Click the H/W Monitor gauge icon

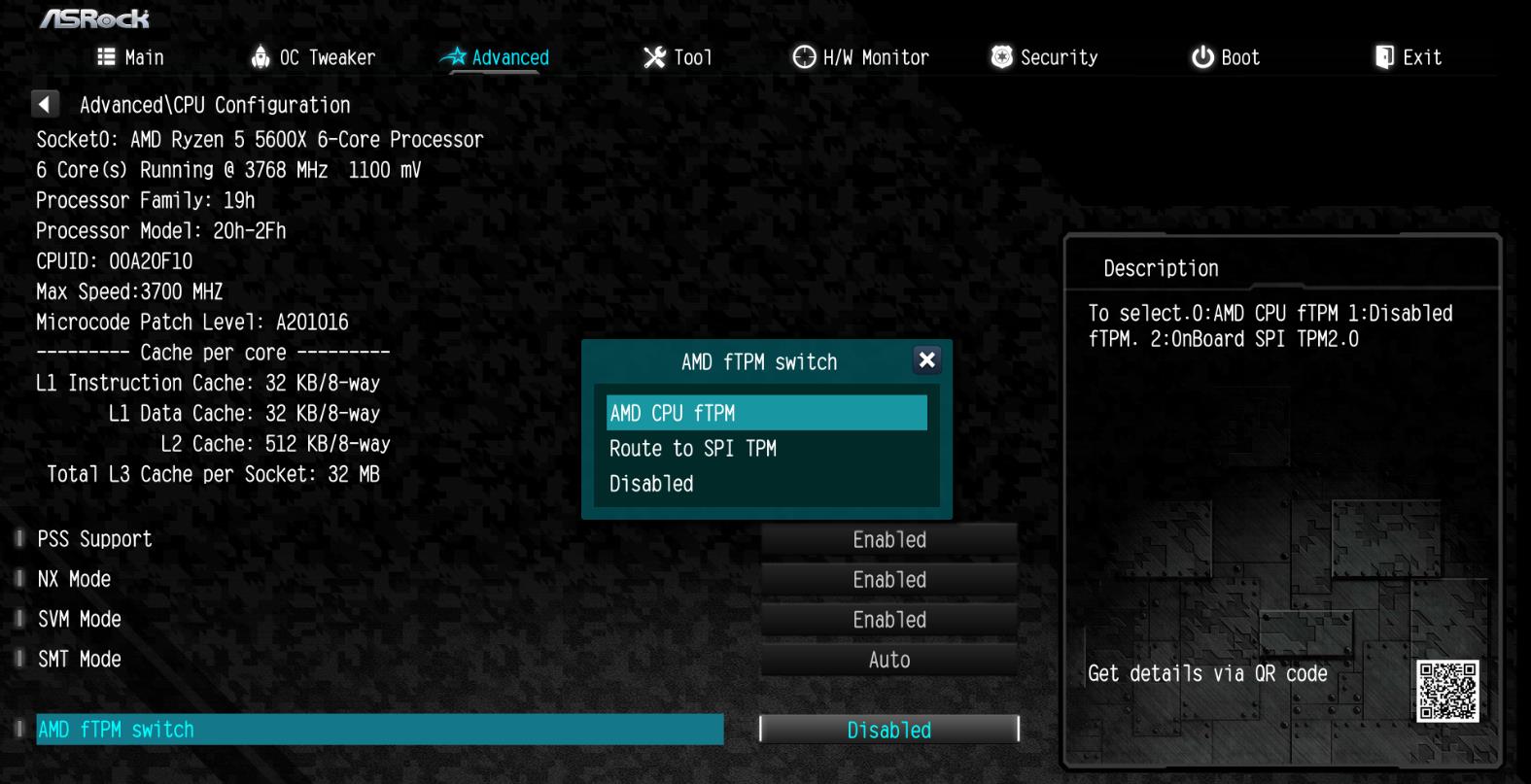pyautogui.click(x=803, y=56)
